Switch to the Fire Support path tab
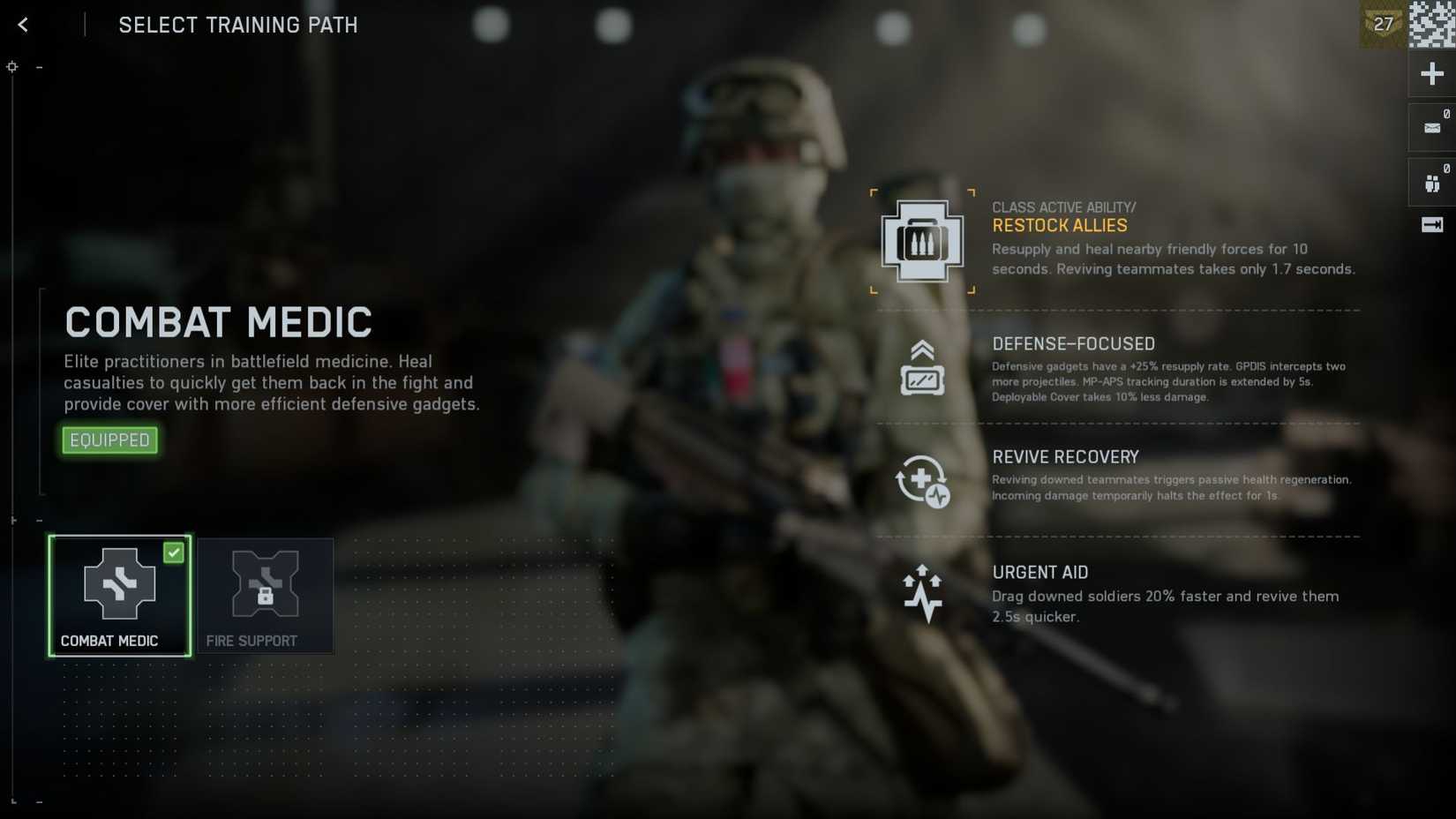The image size is (1456, 819). click(x=265, y=596)
